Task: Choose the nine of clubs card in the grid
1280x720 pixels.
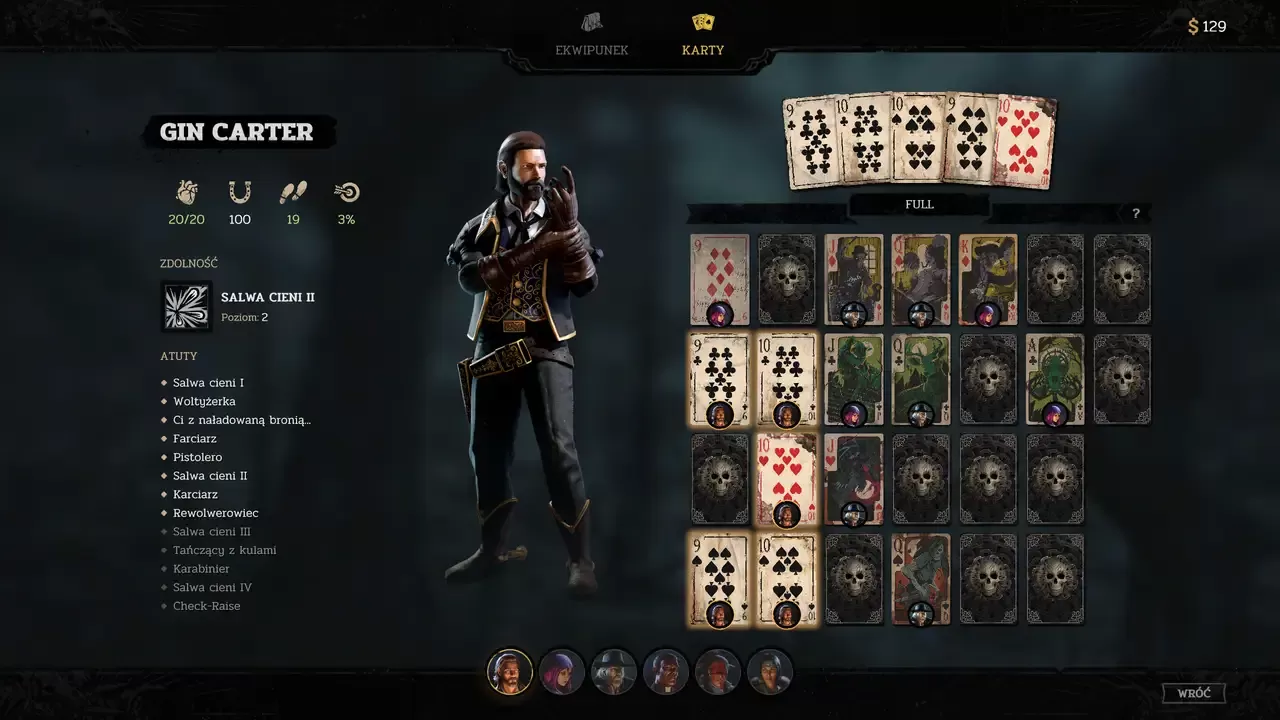Action: click(720, 379)
